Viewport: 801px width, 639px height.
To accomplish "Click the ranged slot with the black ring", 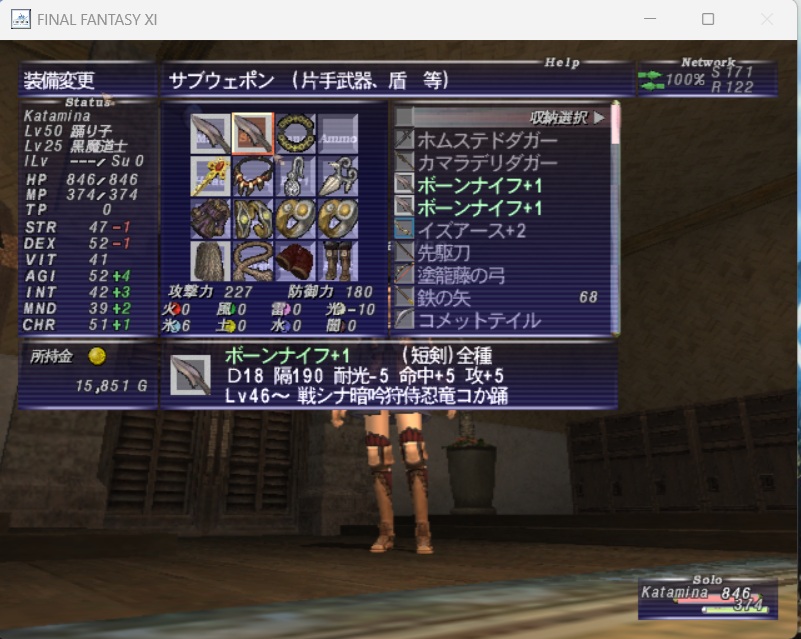I will click(296, 134).
